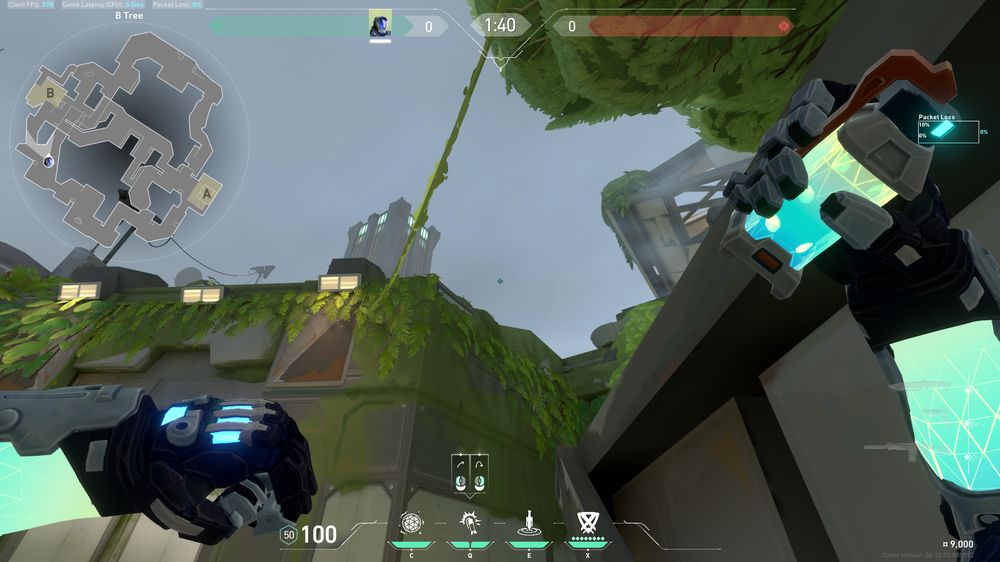Click the circular minimap
The image size is (1000, 562).
(x=116, y=139)
